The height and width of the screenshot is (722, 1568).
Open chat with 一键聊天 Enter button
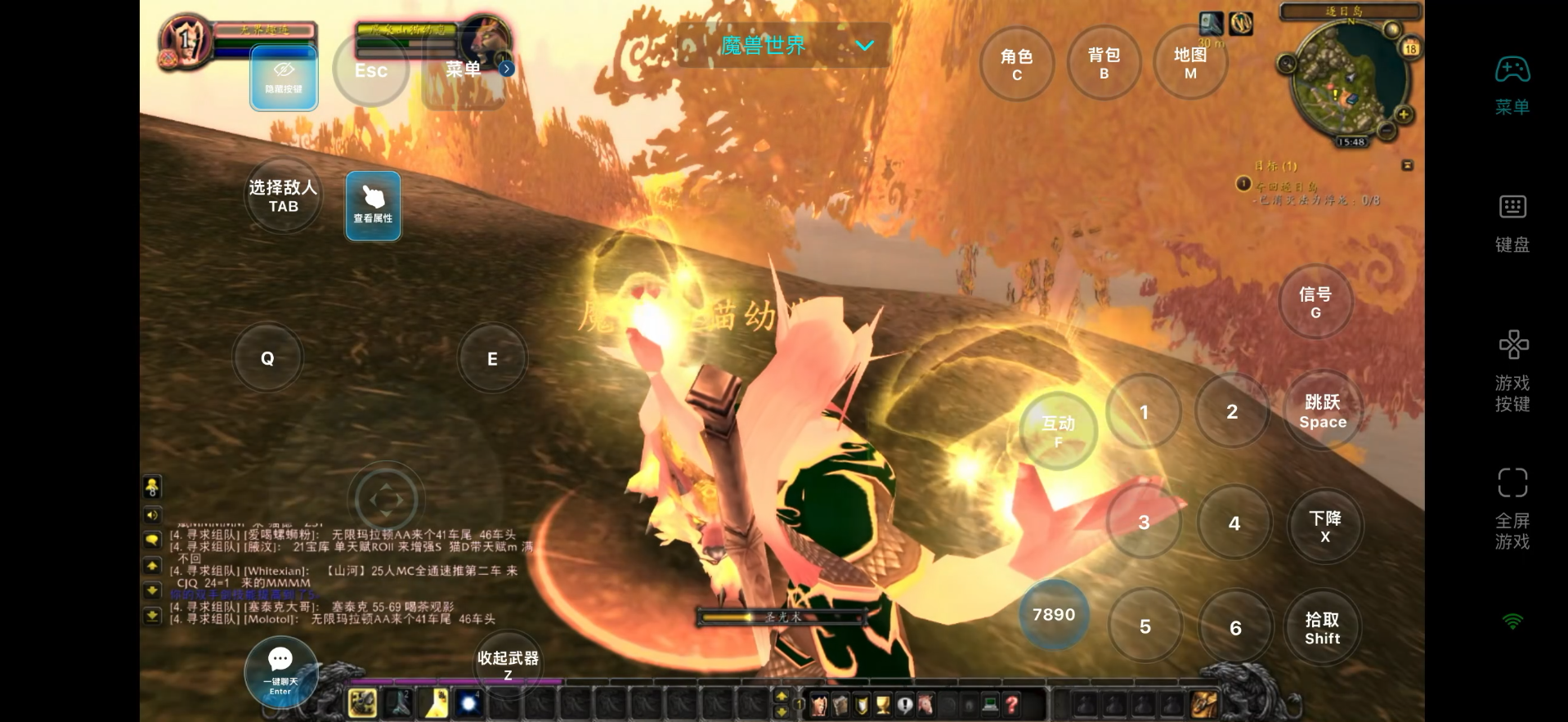pyautogui.click(x=280, y=671)
